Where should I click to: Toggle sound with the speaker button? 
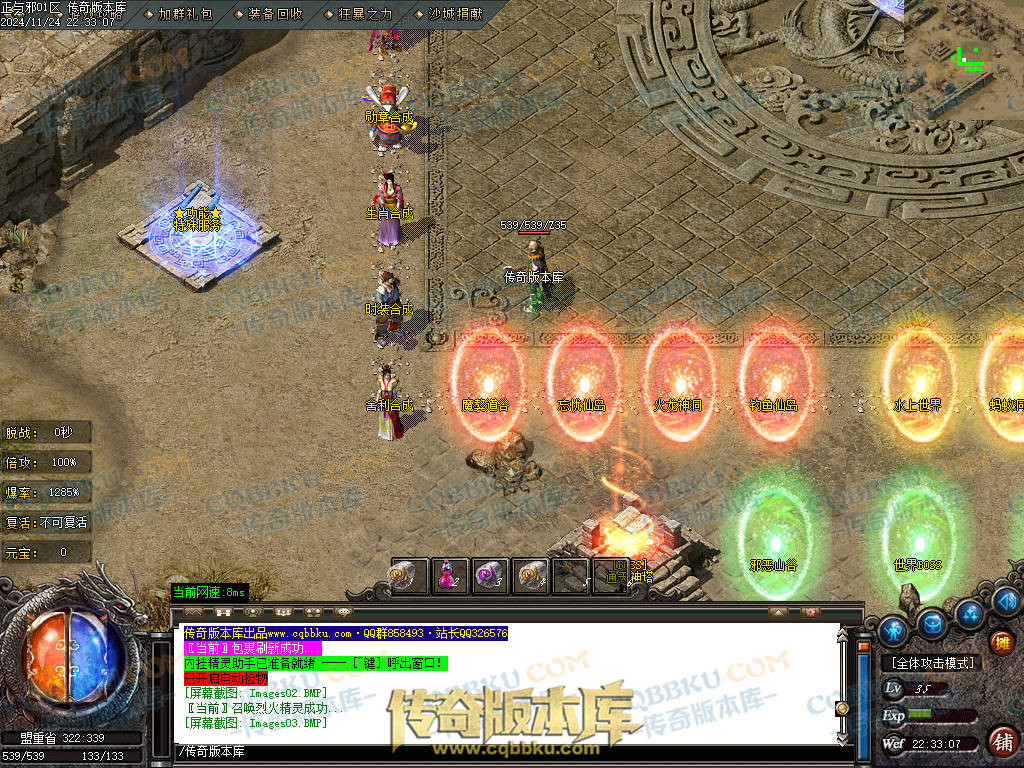tap(1007, 601)
